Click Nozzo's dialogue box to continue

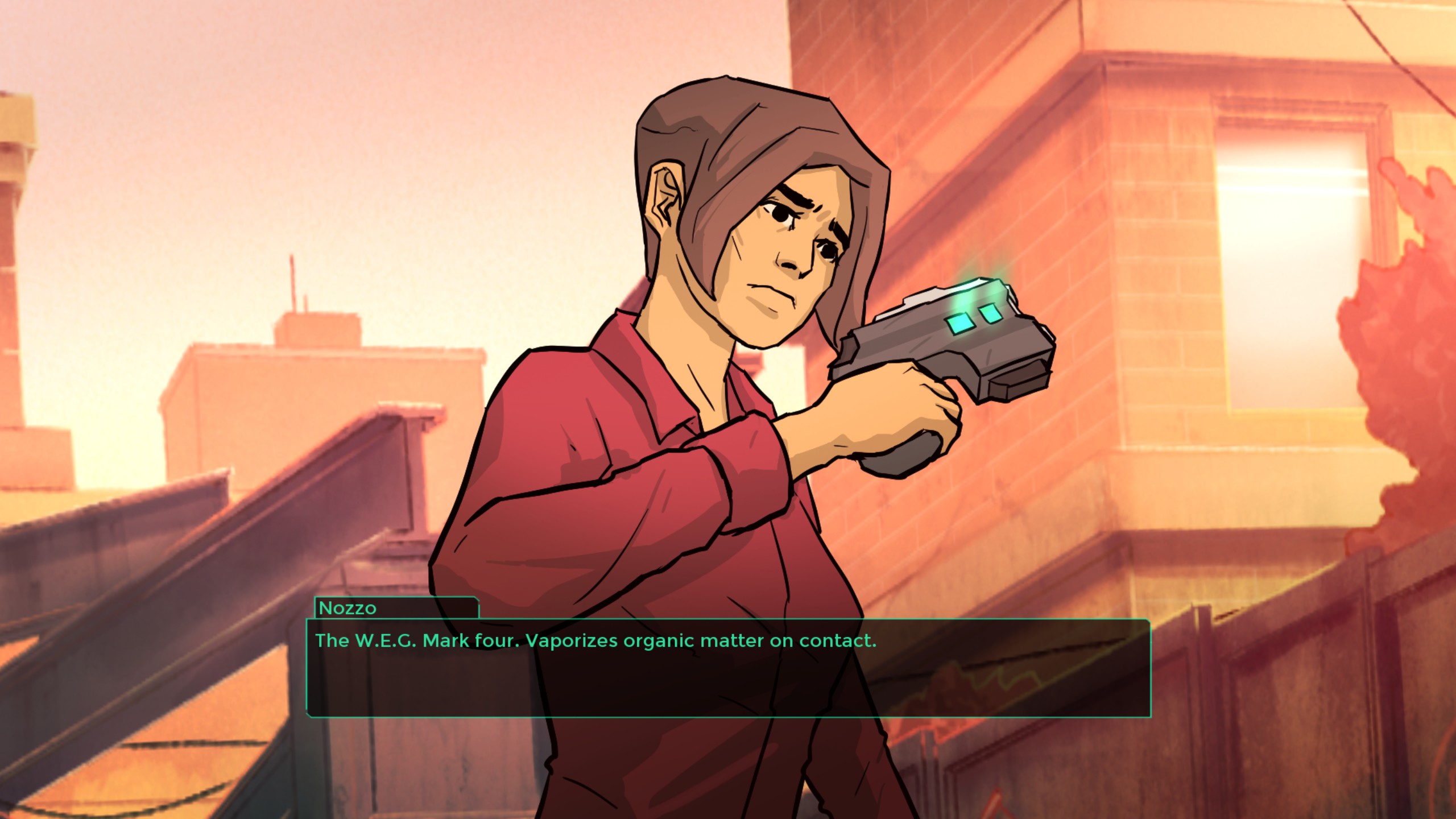728,668
